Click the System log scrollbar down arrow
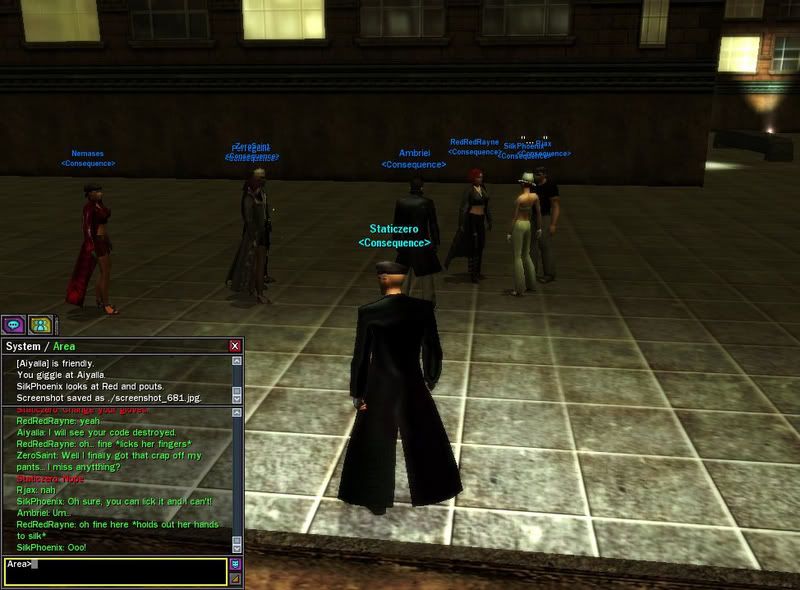The height and width of the screenshot is (590, 800). (237, 398)
